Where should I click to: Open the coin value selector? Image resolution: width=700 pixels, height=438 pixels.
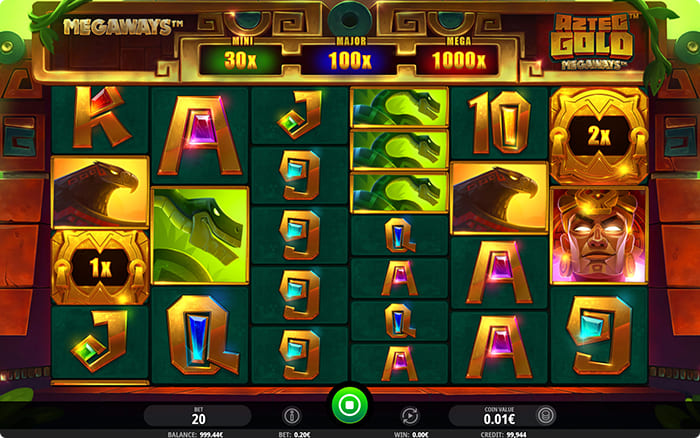(x=490, y=414)
